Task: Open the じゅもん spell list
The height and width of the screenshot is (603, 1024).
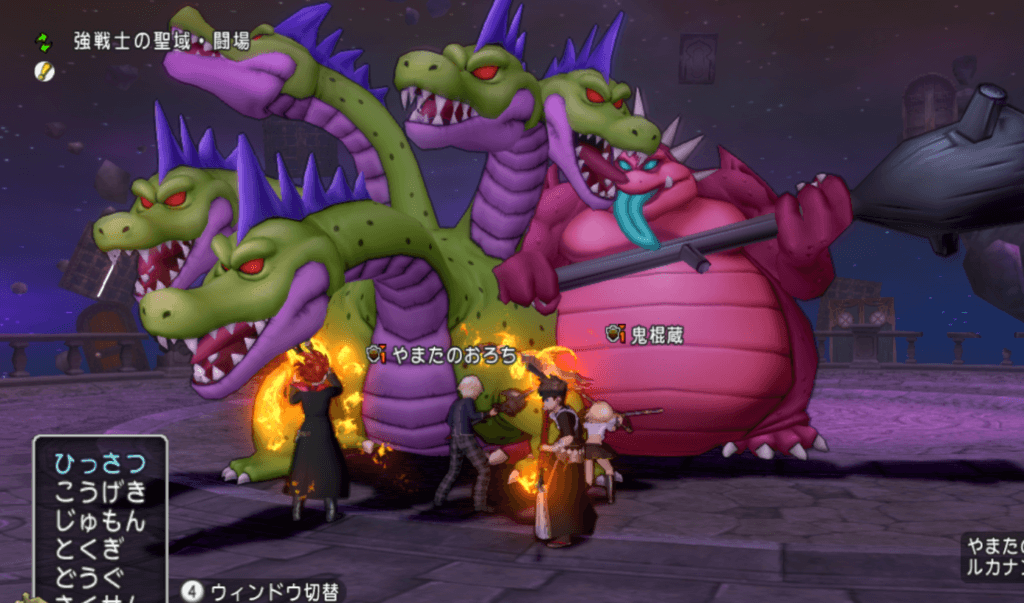Action: (99, 521)
